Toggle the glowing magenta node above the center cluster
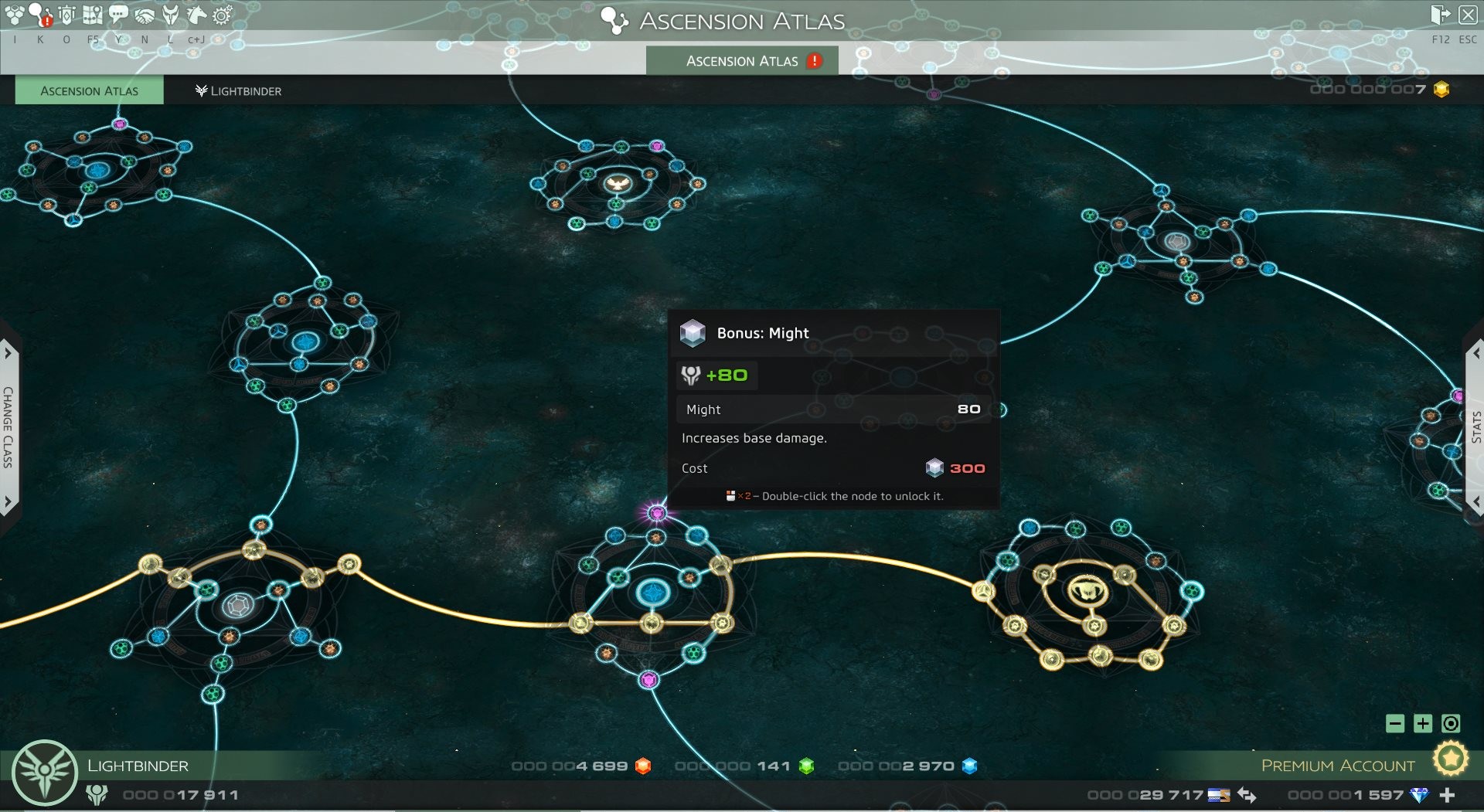Viewport: 1484px width, 812px height. pyautogui.click(x=658, y=511)
